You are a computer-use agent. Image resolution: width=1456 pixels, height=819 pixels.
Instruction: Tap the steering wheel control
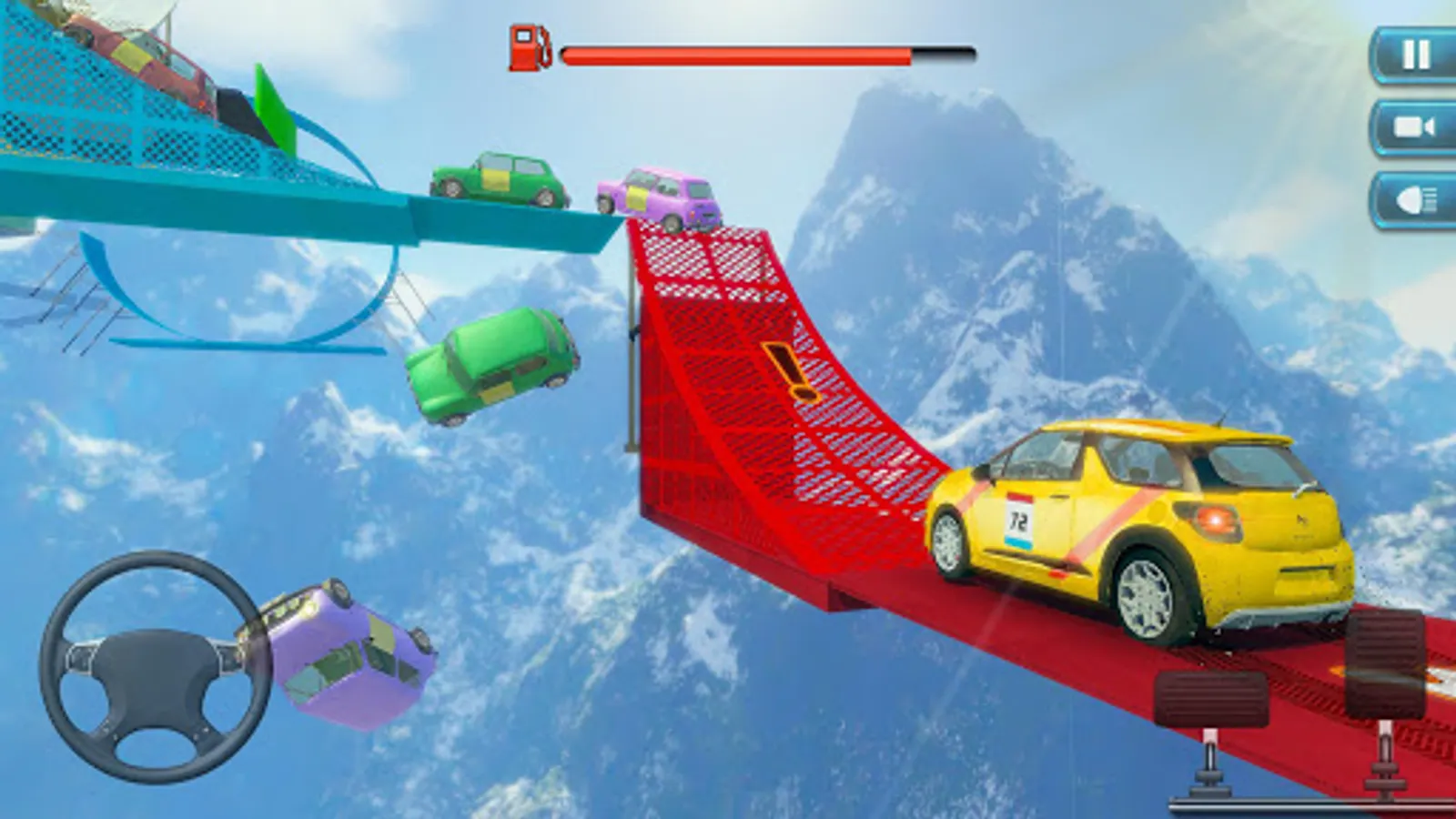[x=155, y=665]
